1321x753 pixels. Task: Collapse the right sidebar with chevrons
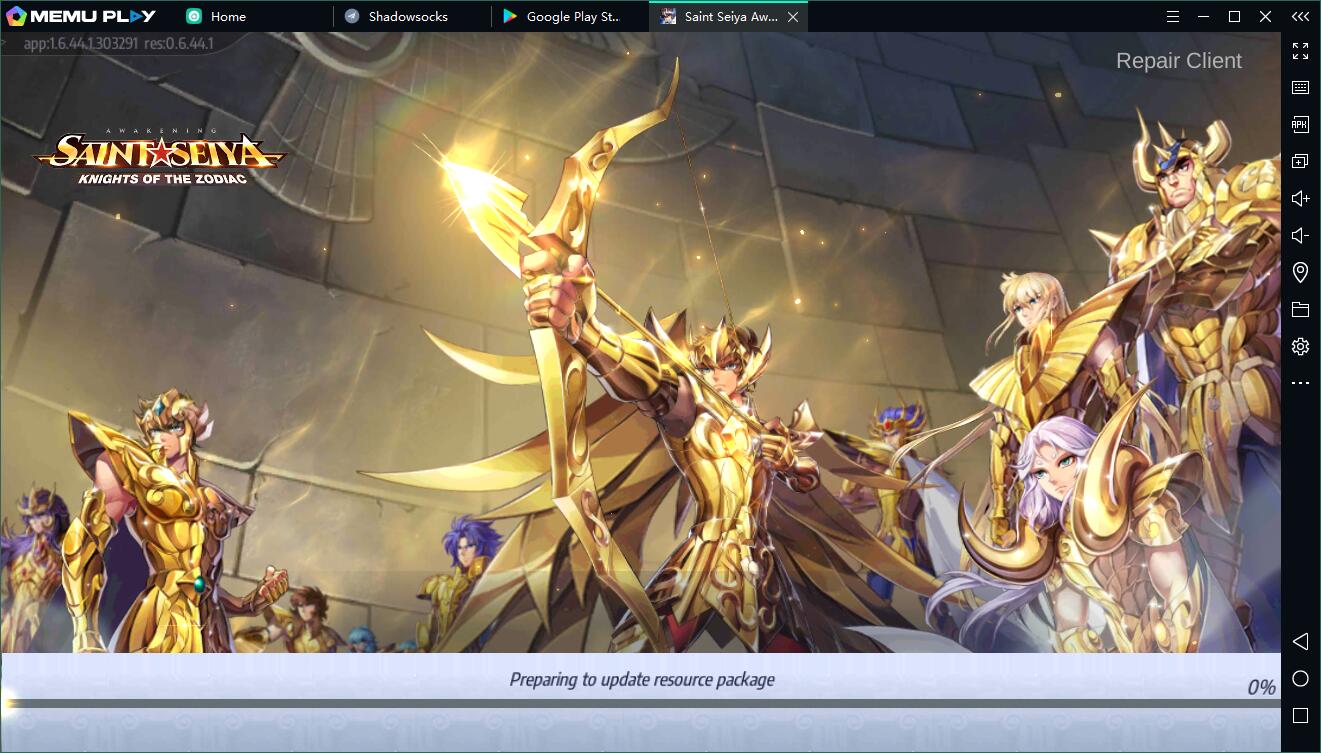[x=1300, y=16]
